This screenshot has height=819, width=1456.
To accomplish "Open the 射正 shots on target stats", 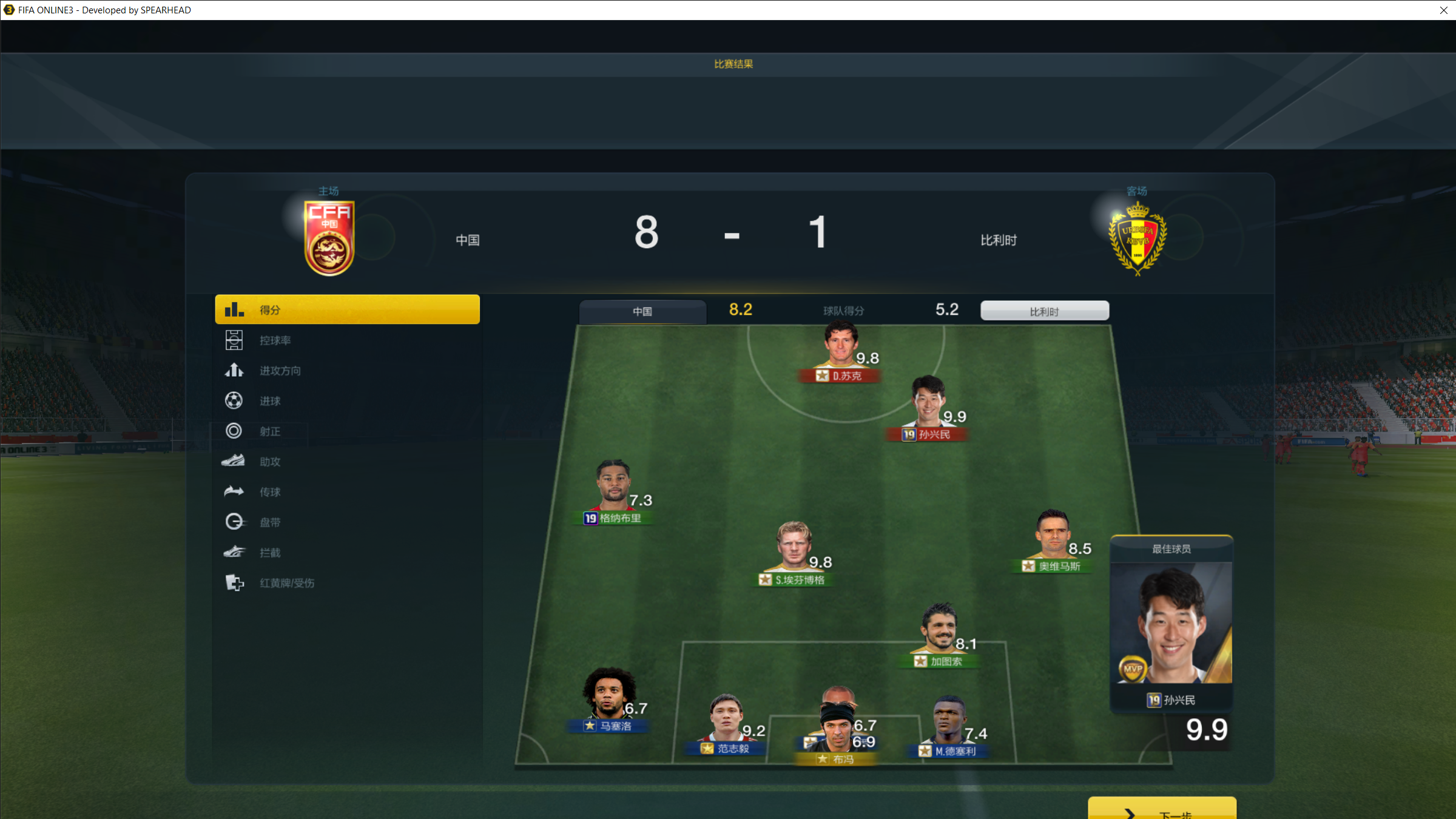I will tap(270, 431).
